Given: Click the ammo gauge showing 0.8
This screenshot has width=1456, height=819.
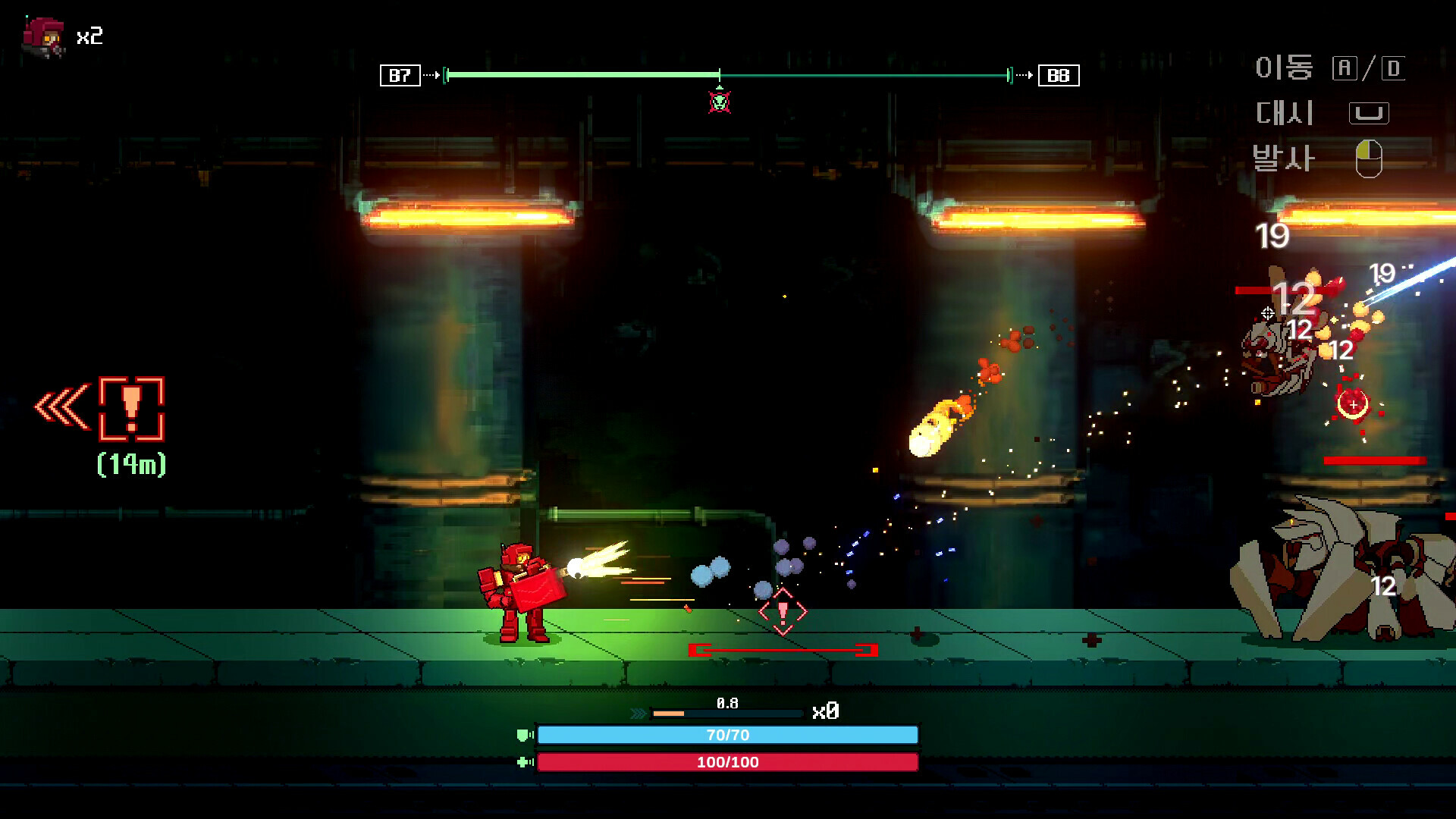Looking at the screenshot, I should (728, 711).
